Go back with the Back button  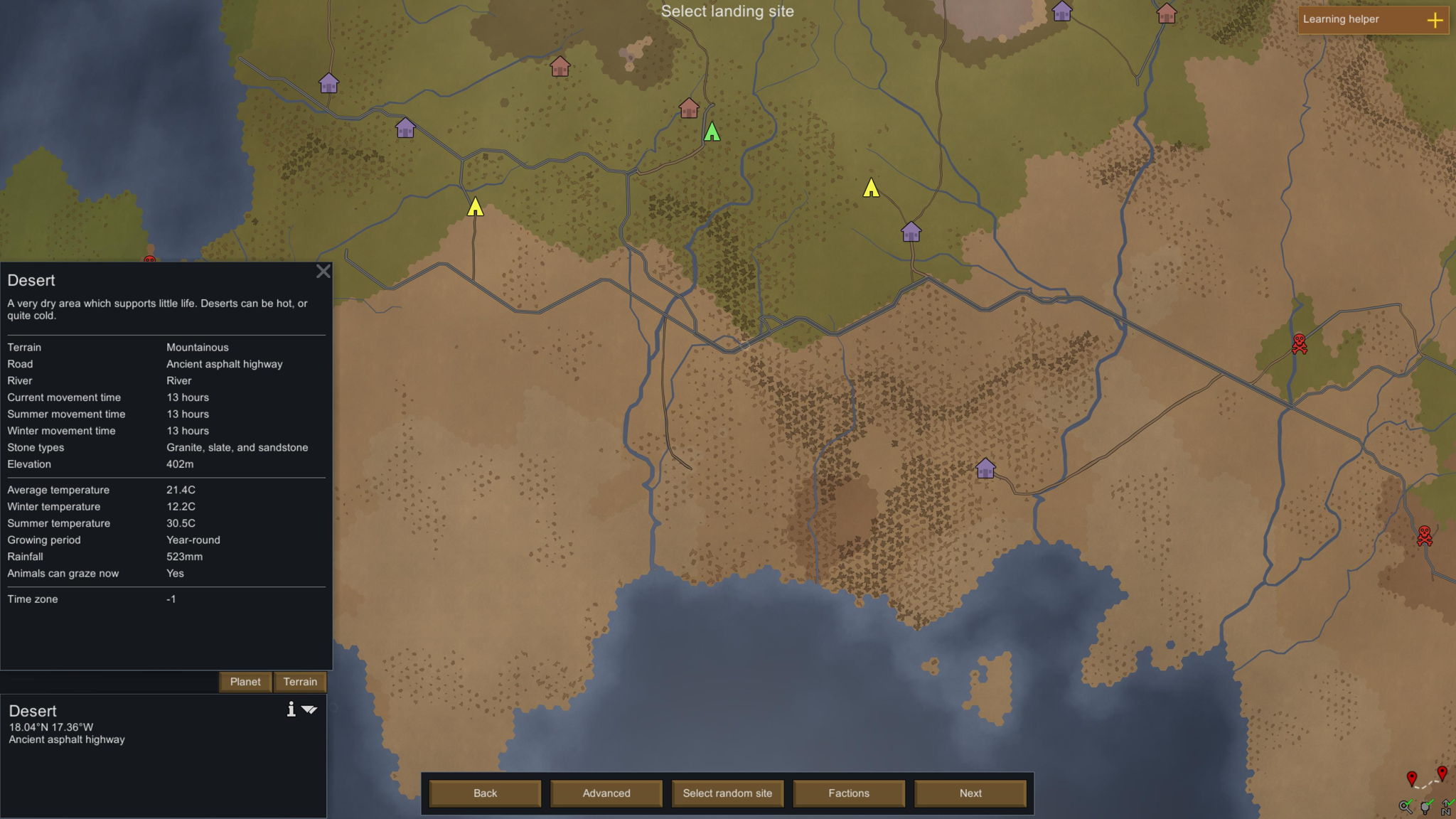tap(485, 793)
